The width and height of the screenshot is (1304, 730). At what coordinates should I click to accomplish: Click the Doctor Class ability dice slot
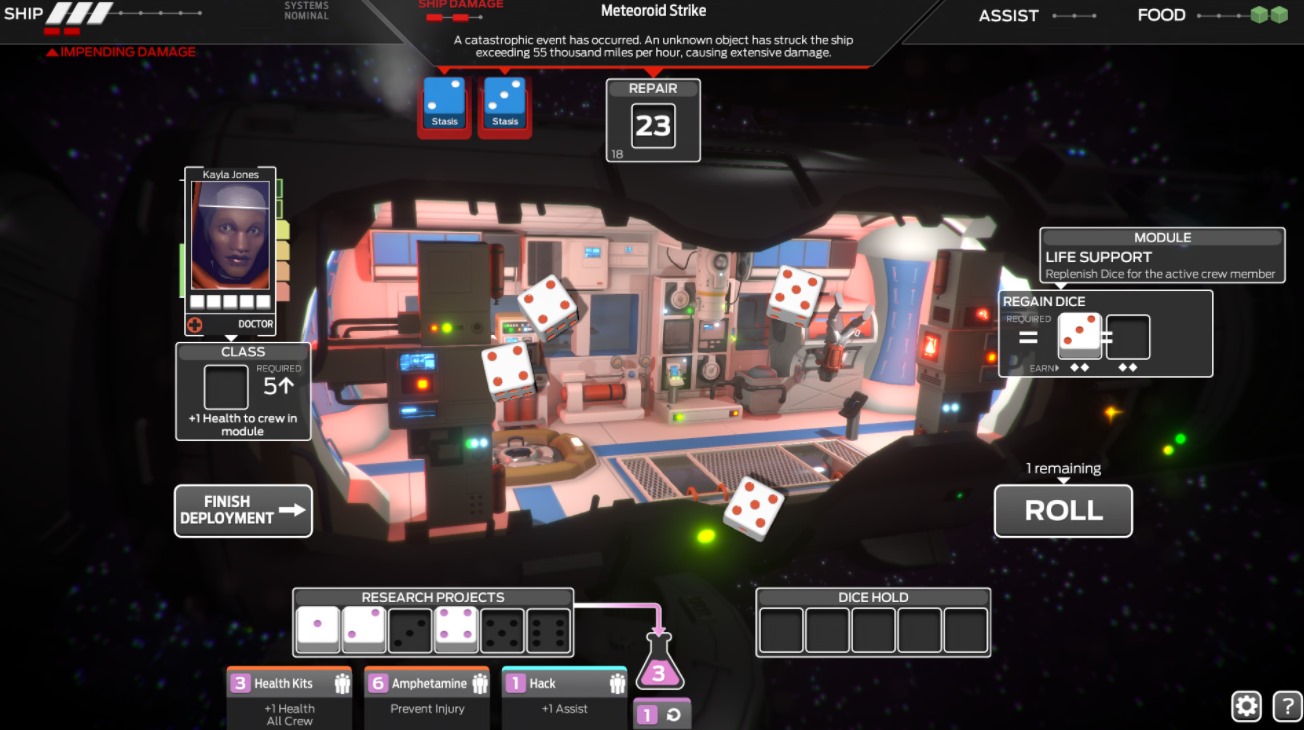[226, 387]
